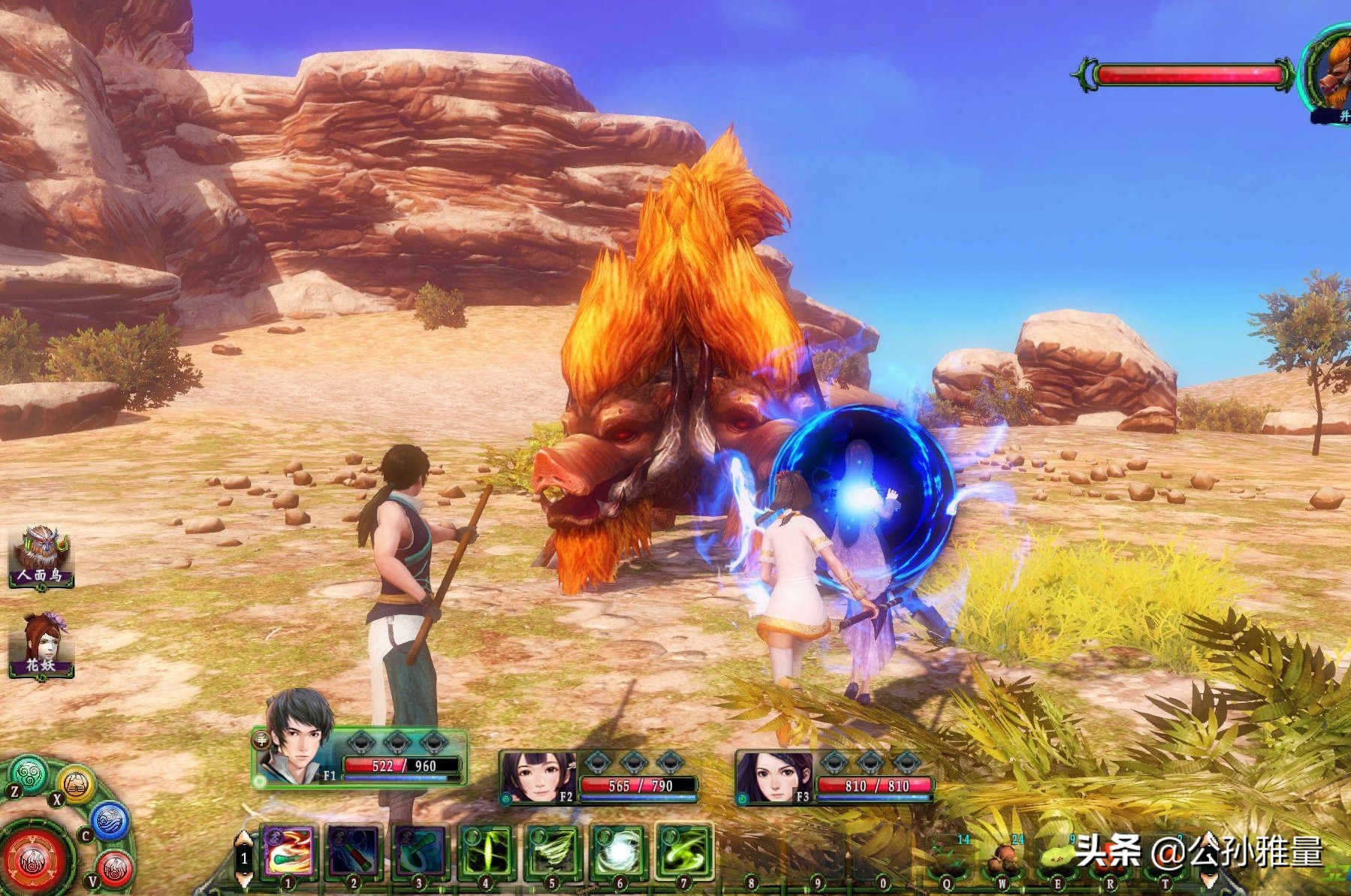
Task: Select the blue water element orb
Action: tap(110, 820)
